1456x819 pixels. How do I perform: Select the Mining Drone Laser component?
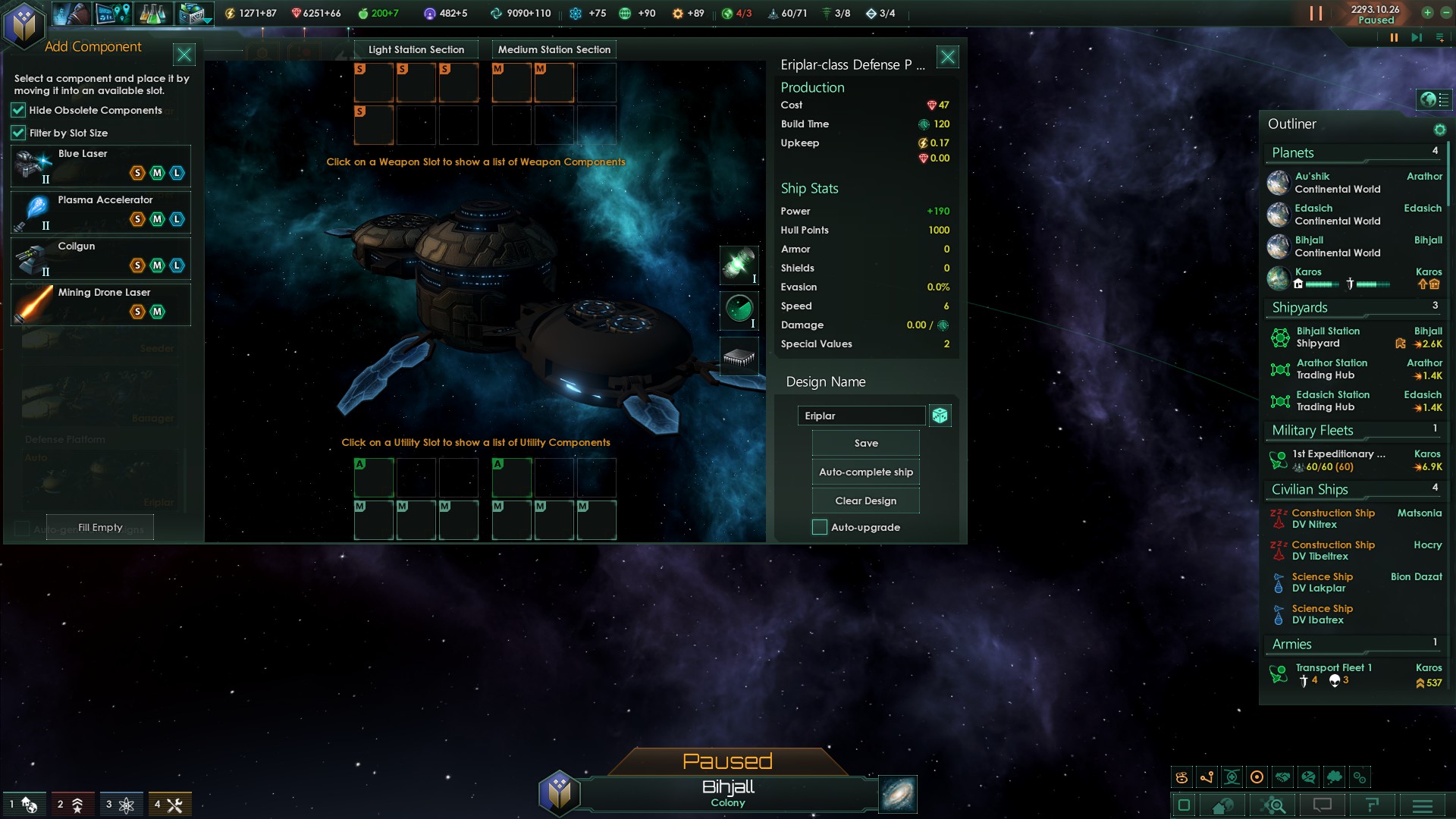99,302
